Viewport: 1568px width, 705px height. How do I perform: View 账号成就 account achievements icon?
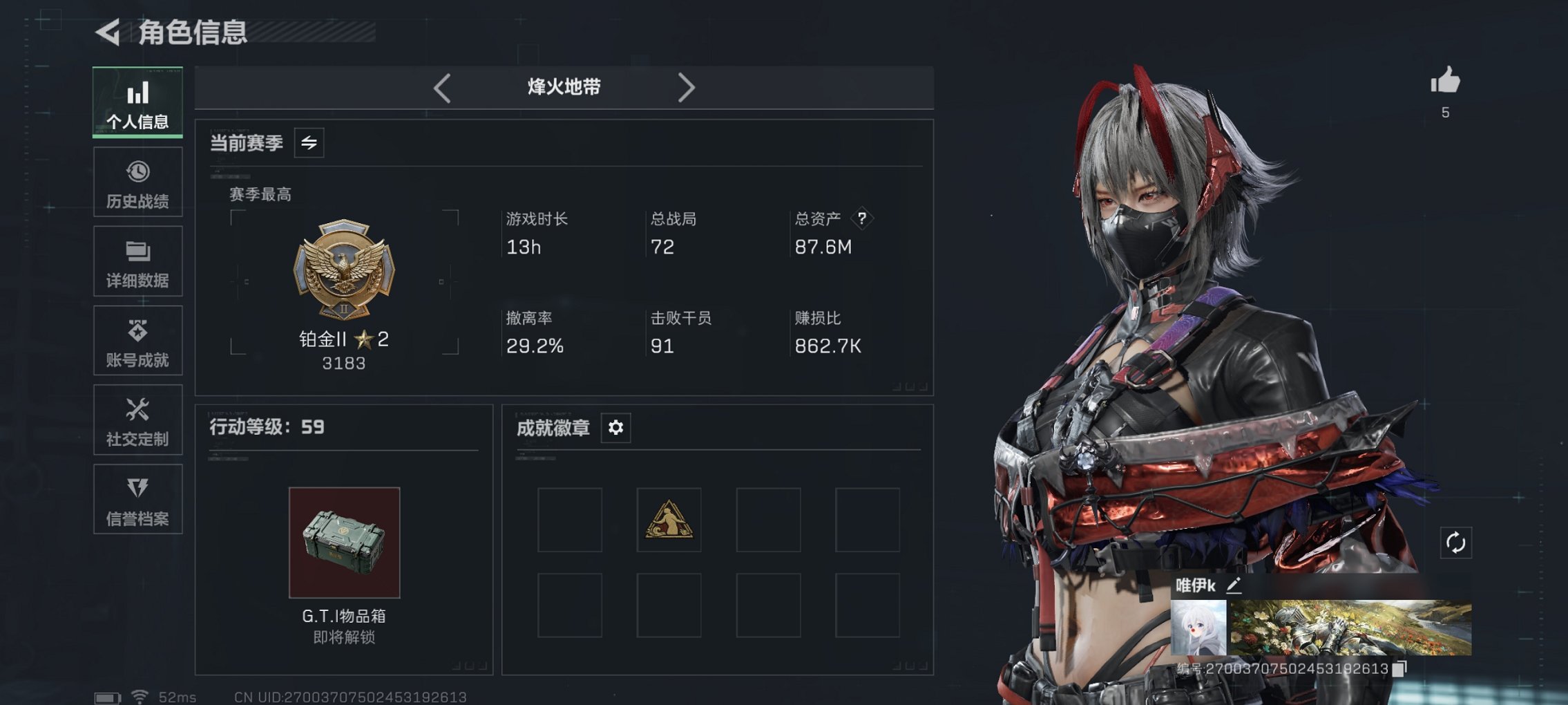pos(137,330)
